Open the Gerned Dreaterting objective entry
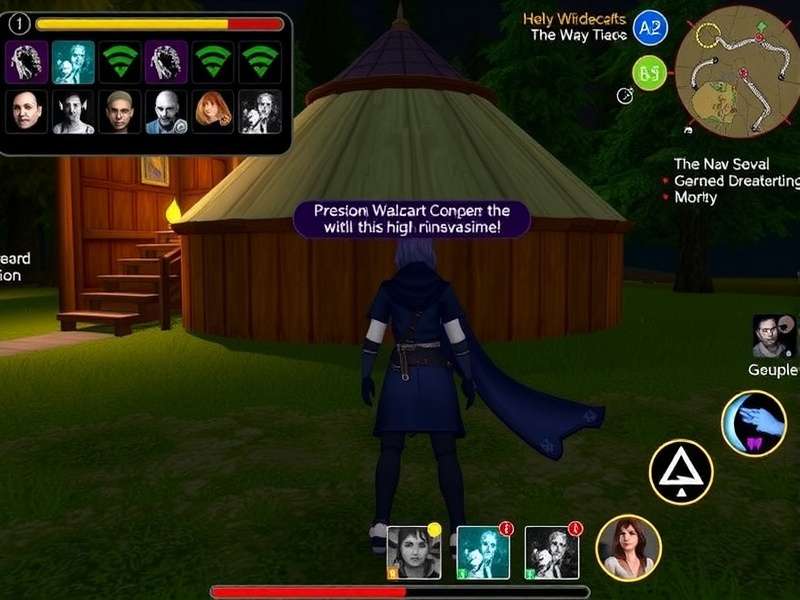Viewport: 800px width, 600px height. coord(736,181)
